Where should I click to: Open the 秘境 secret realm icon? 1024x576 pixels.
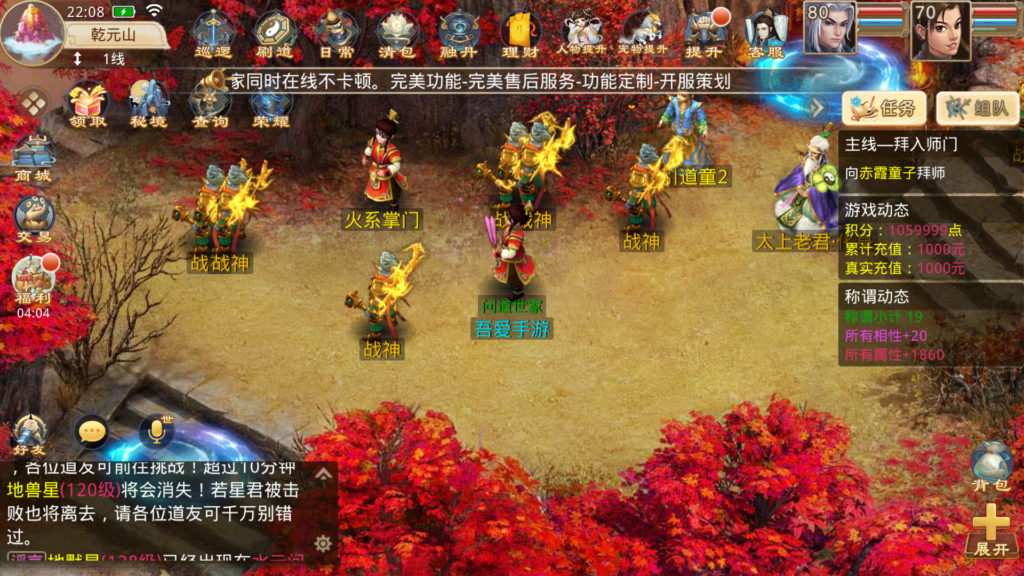[x=149, y=105]
